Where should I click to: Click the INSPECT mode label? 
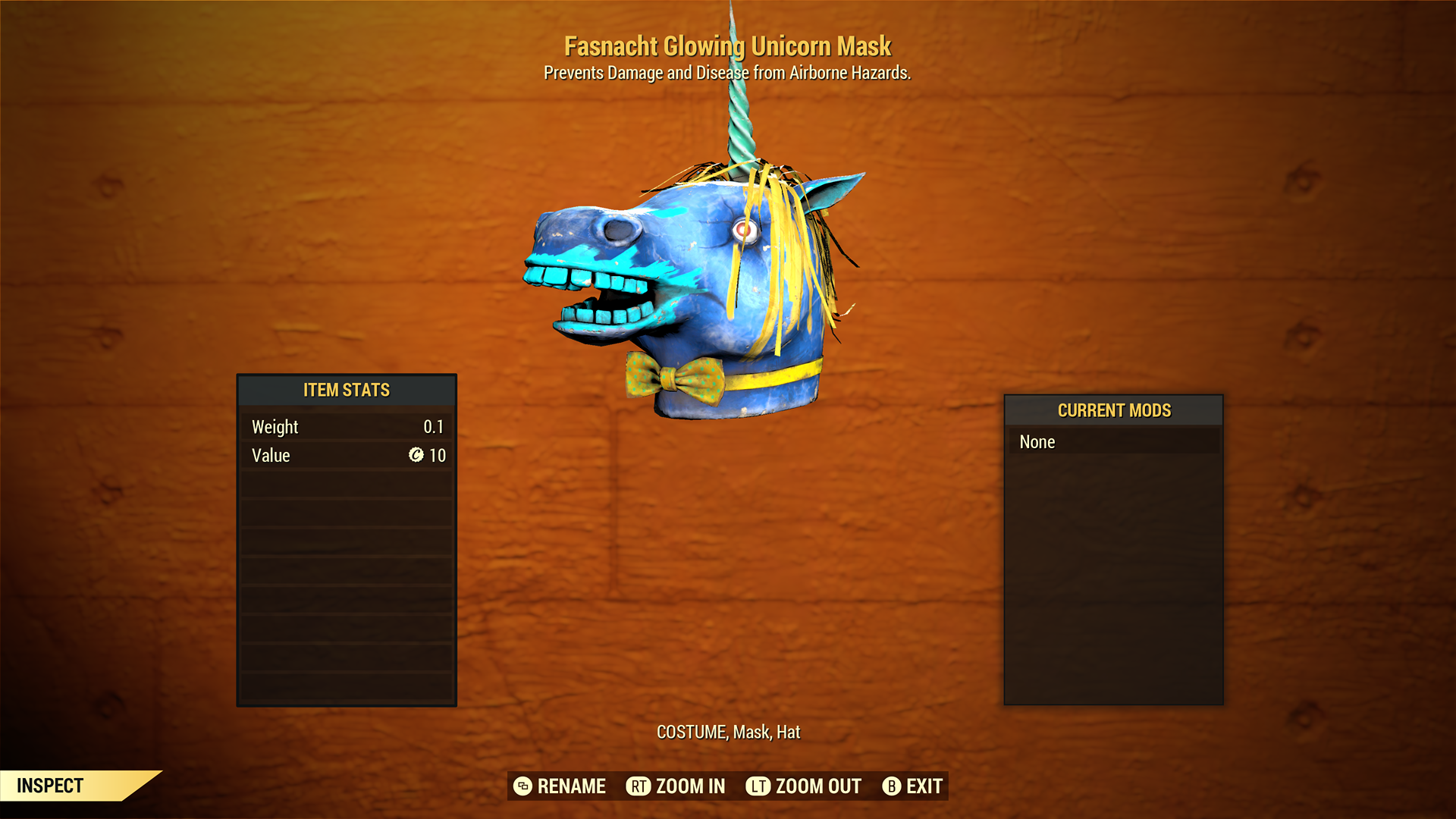tap(50, 786)
